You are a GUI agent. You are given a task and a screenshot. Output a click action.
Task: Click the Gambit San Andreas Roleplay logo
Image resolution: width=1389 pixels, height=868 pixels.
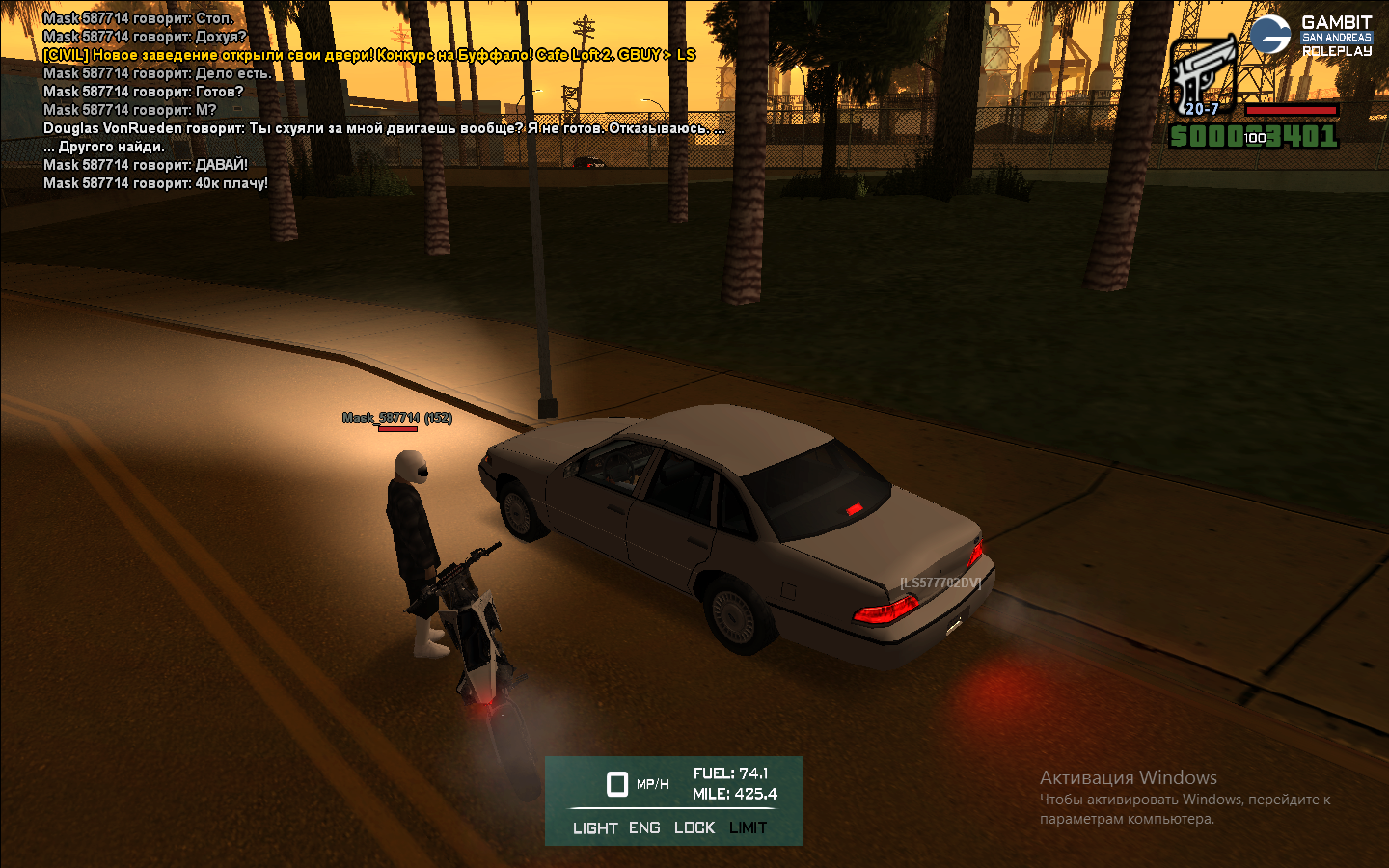coord(1311,36)
